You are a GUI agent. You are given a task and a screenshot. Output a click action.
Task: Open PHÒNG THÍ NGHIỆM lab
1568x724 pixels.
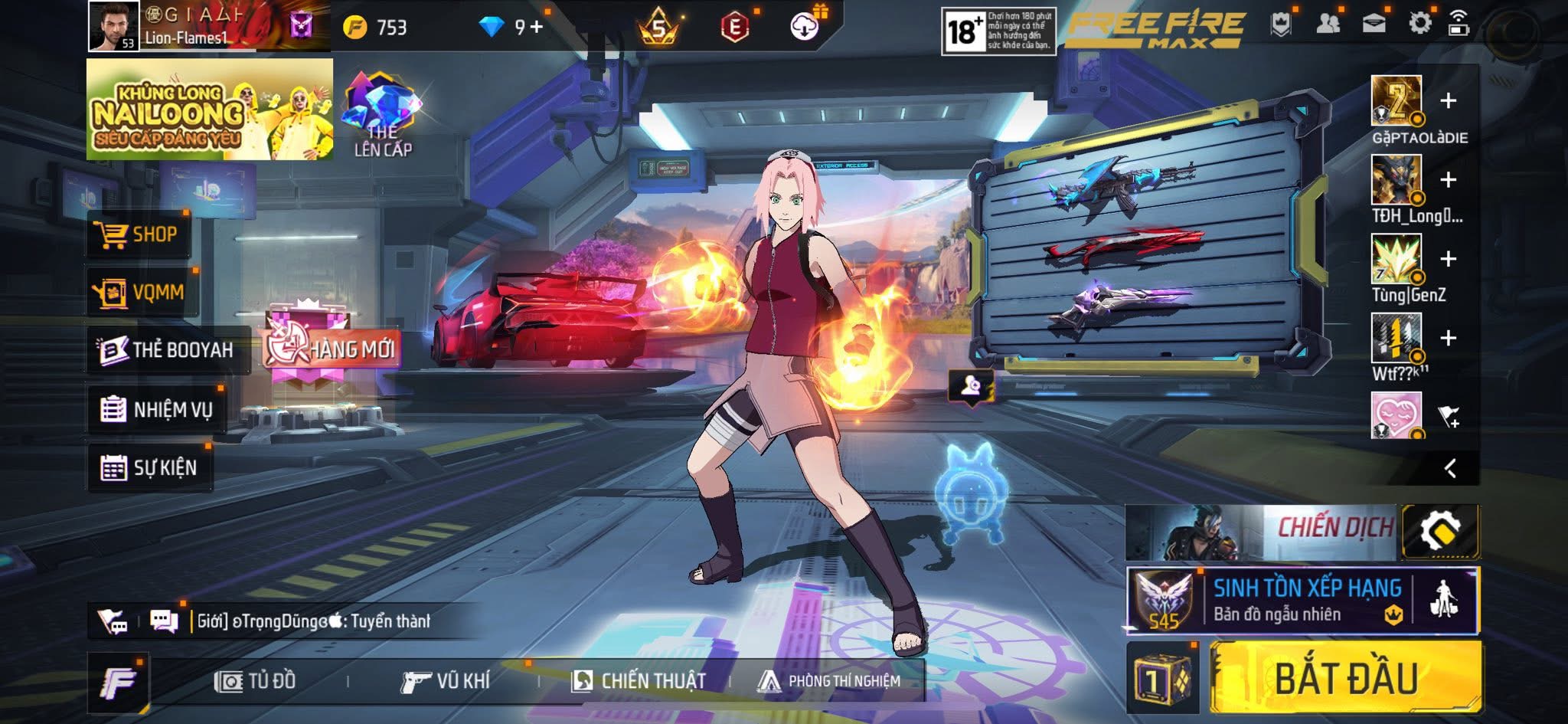coord(829,681)
